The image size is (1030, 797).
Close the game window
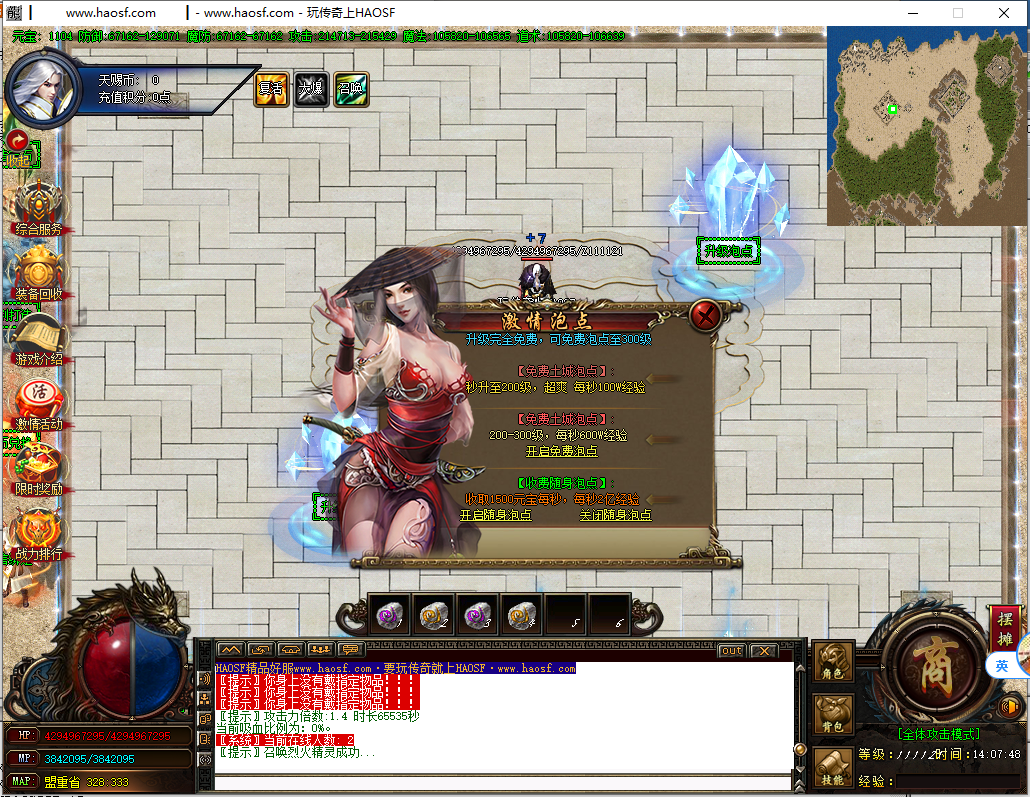tap(1003, 13)
